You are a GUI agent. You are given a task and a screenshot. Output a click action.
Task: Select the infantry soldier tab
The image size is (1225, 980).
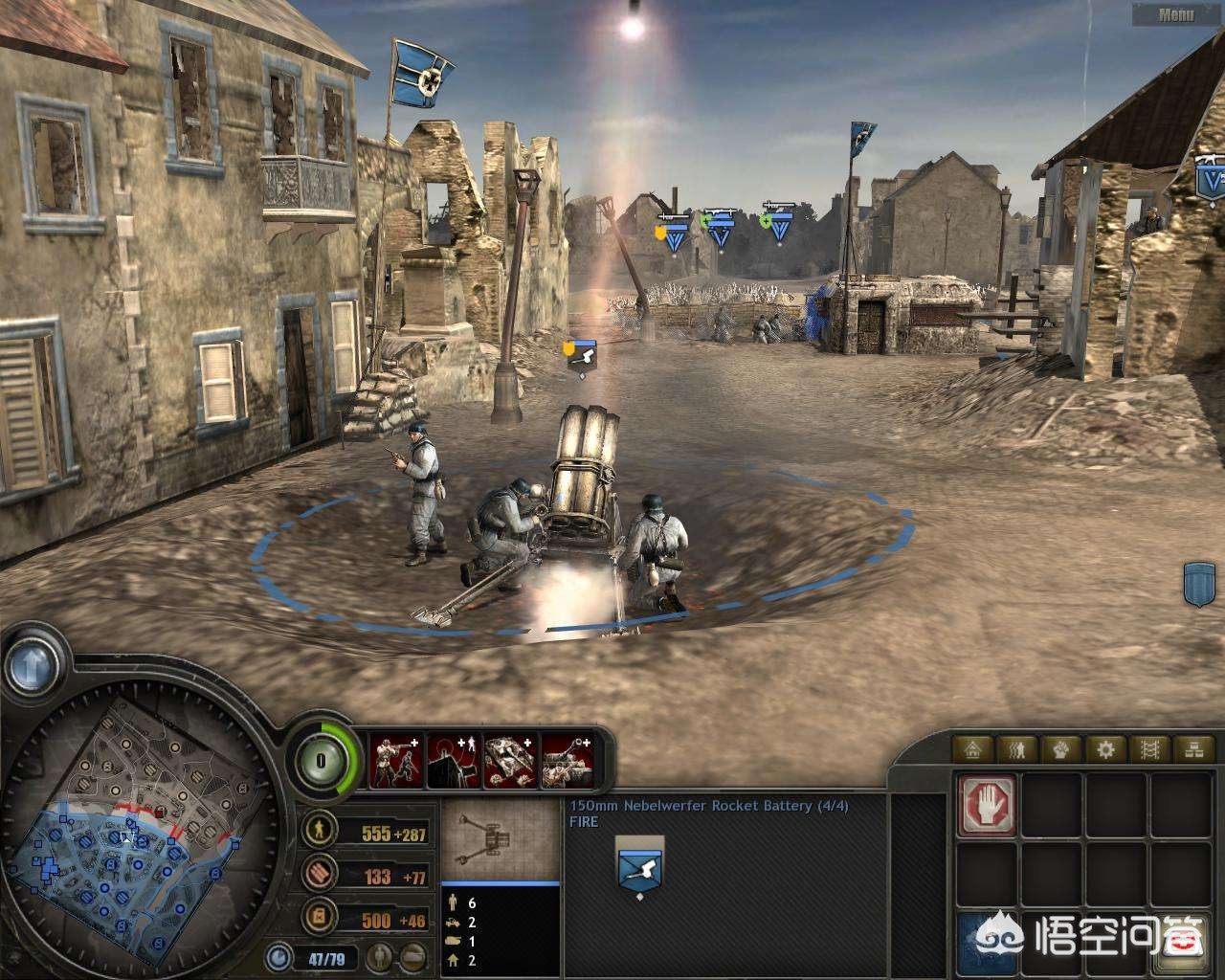(1019, 748)
